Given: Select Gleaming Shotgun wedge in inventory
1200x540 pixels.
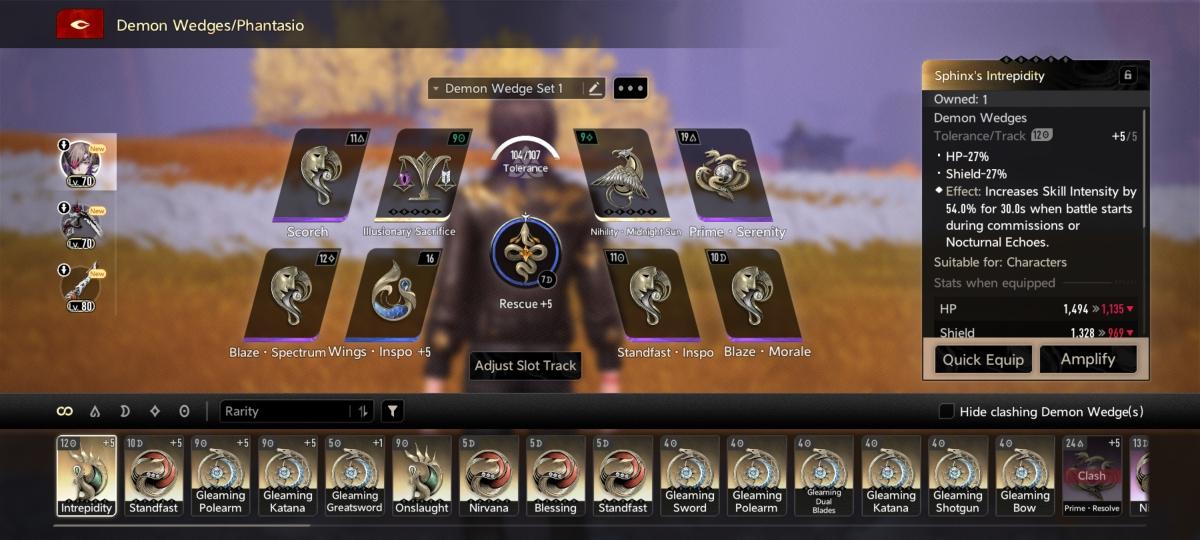Looking at the screenshot, I should click(957, 475).
